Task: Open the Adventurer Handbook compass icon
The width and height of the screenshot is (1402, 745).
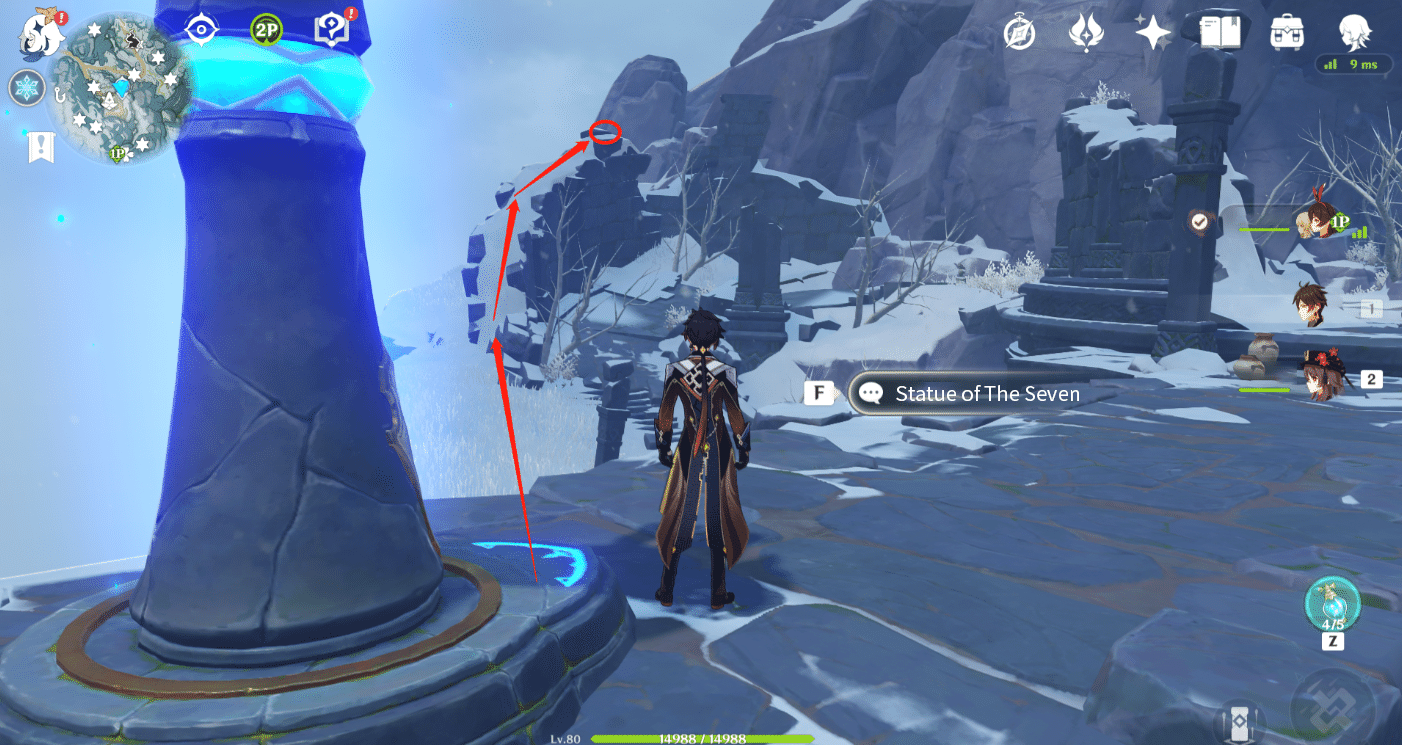Action: click(x=1018, y=32)
